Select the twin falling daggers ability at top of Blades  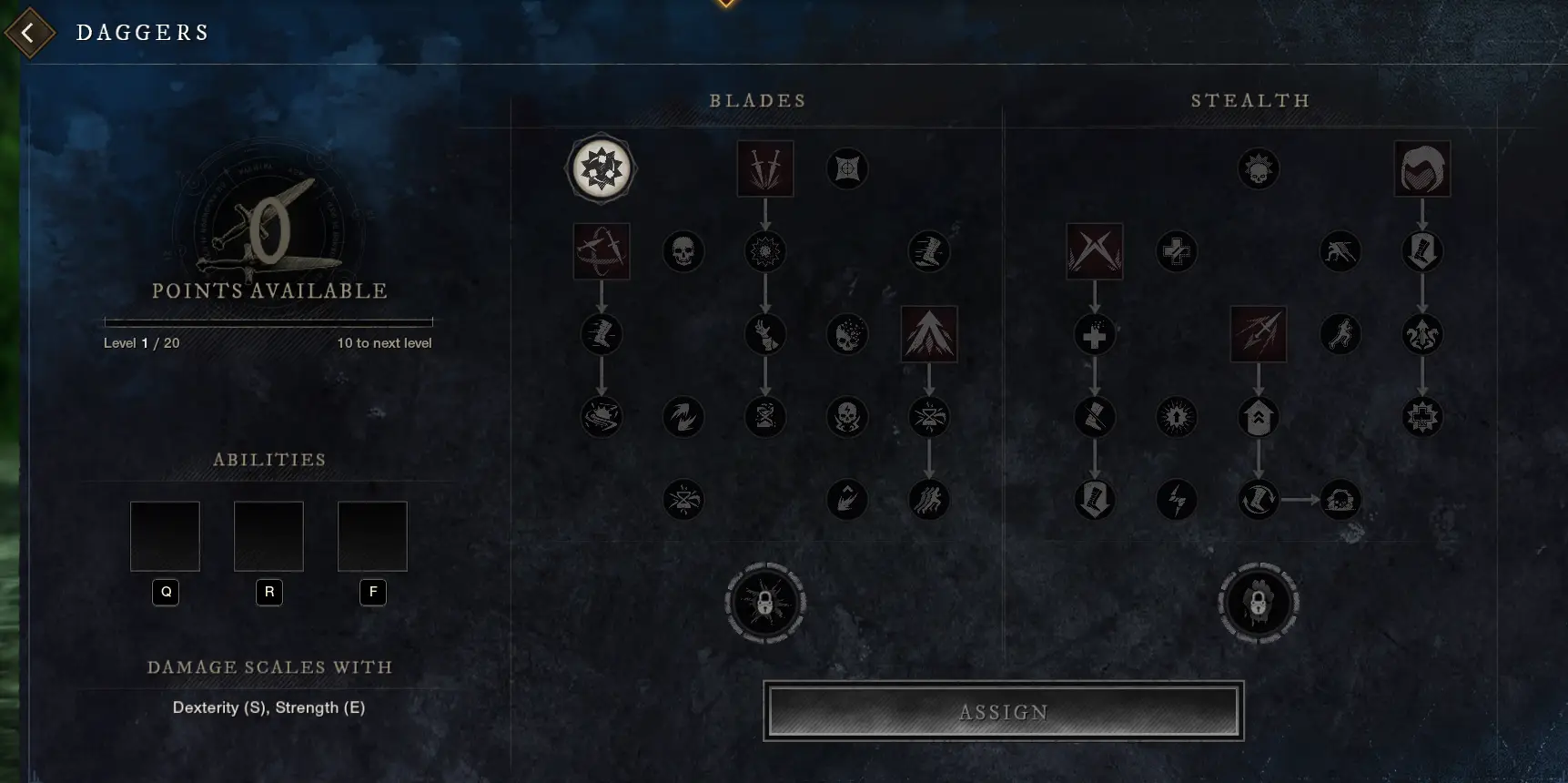pos(765,169)
